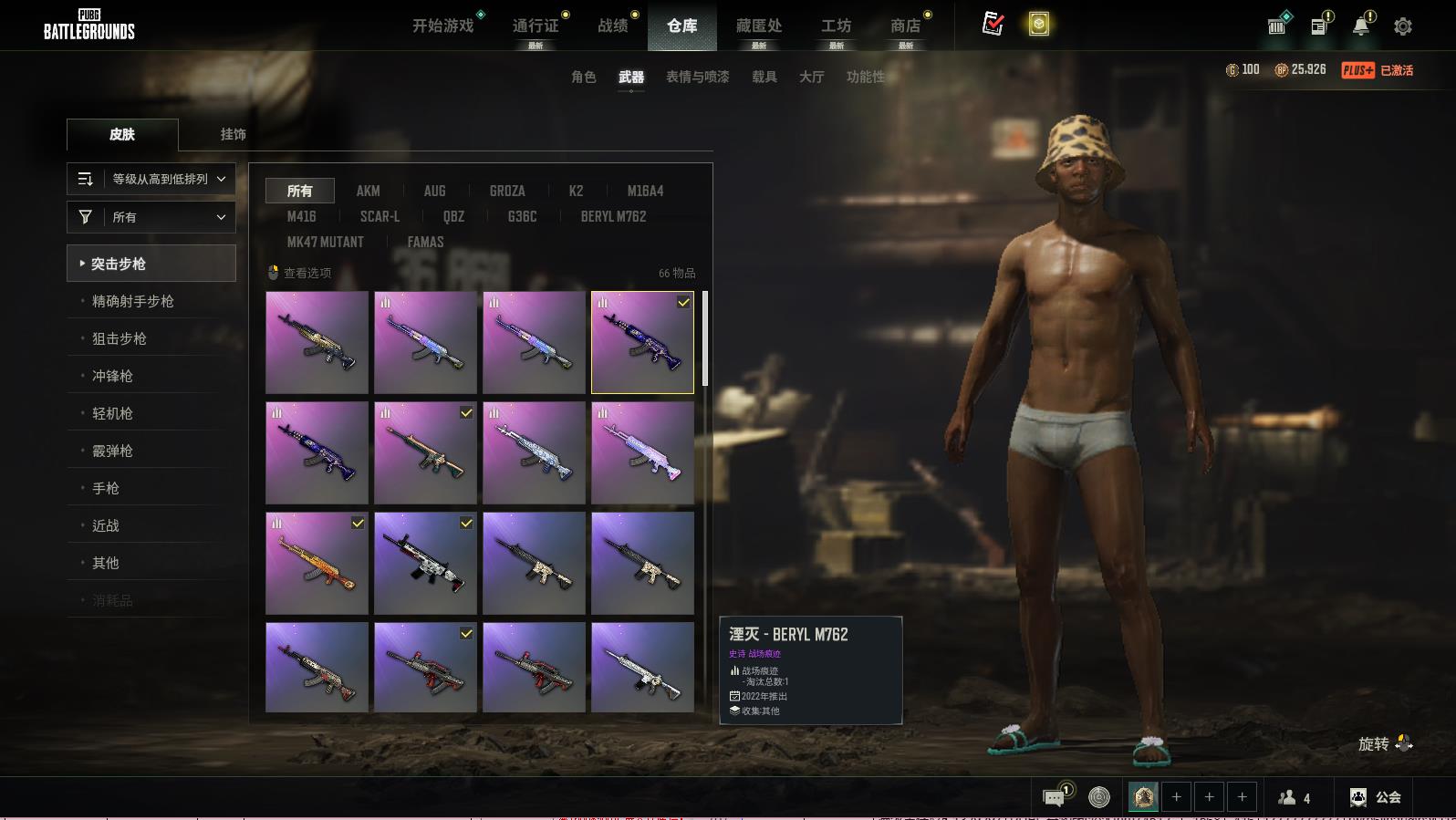Open the 公会 clan panel
This screenshot has width=1456, height=820.
[1376, 797]
